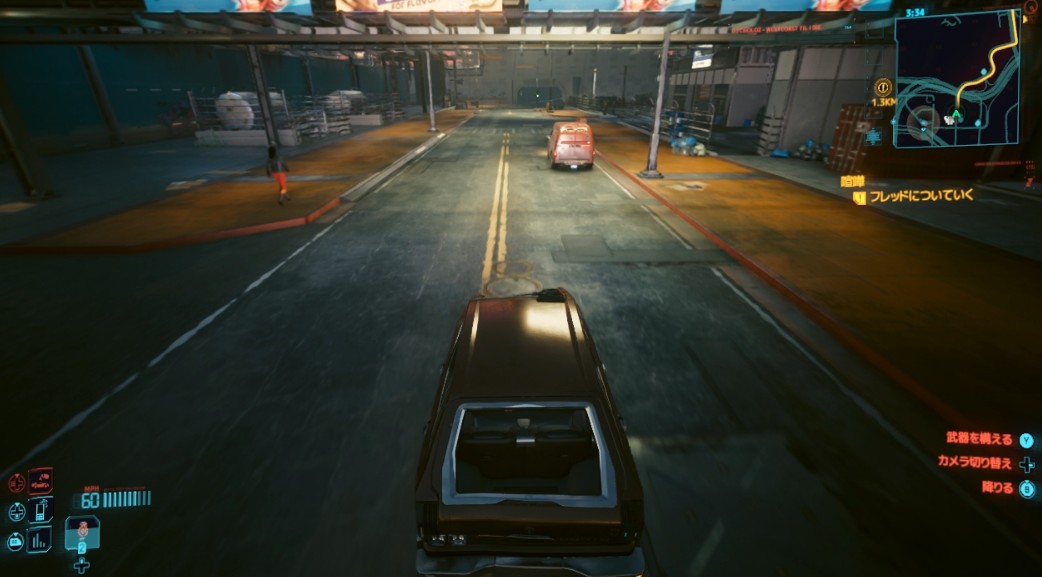Image resolution: width=1042 pixels, height=577 pixels.
Task: Select the quick item slot showing 2
Action: click(82, 534)
